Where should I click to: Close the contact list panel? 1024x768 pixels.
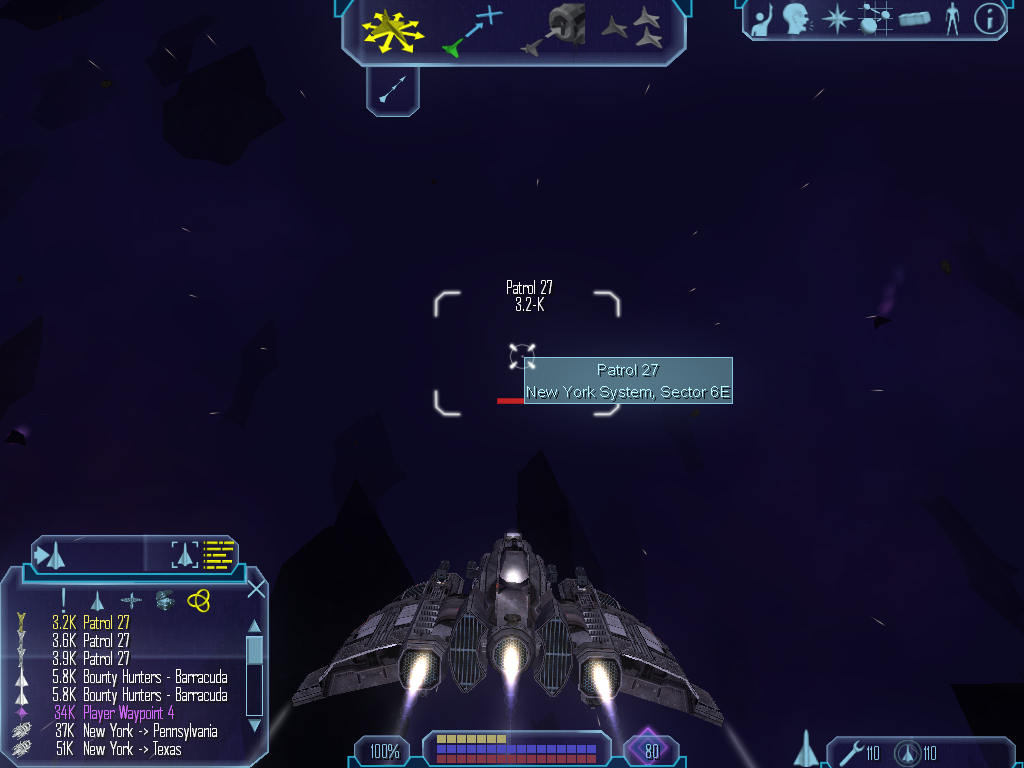(x=256, y=589)
